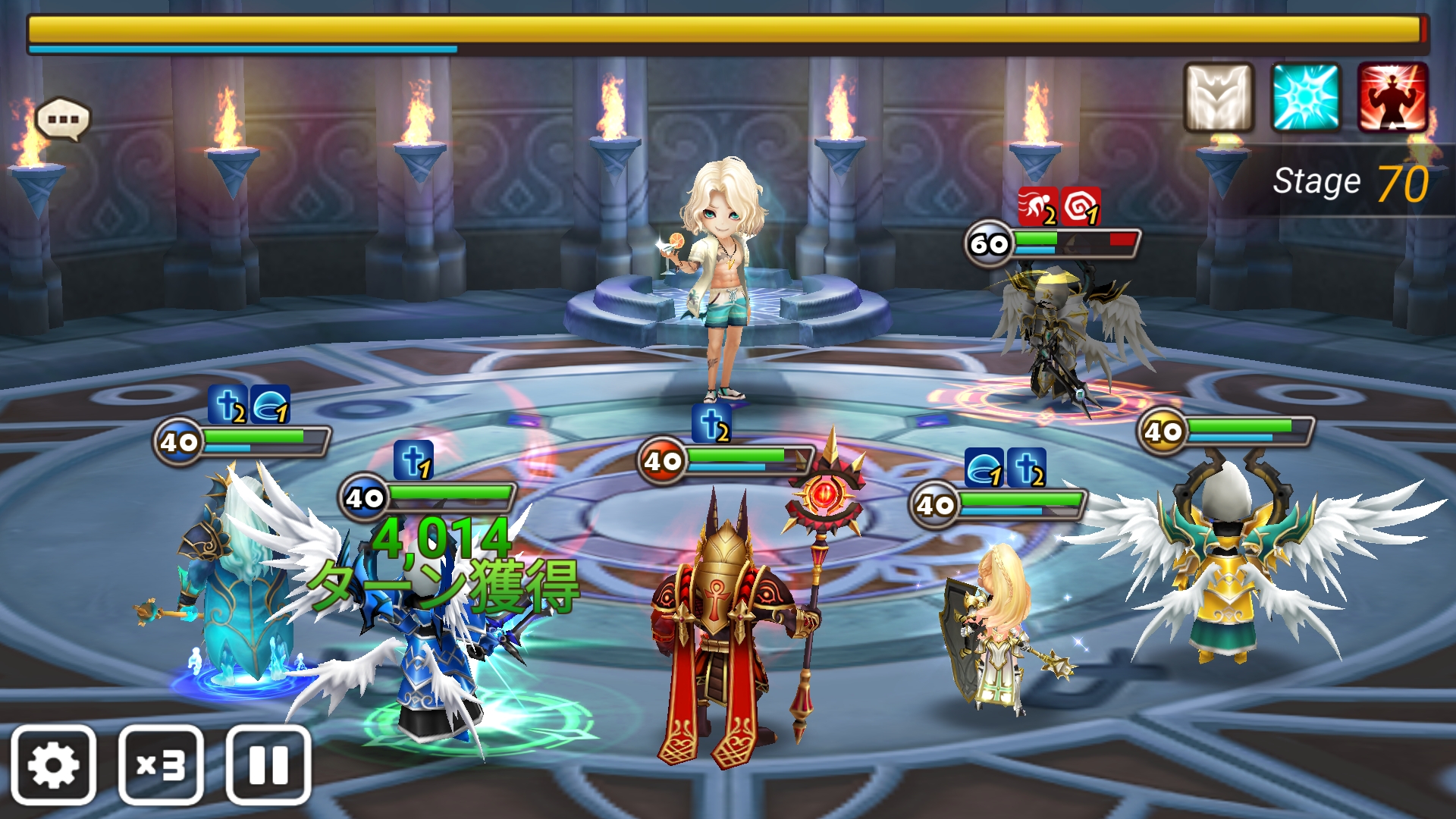Pause the battle

click(268, 764)
